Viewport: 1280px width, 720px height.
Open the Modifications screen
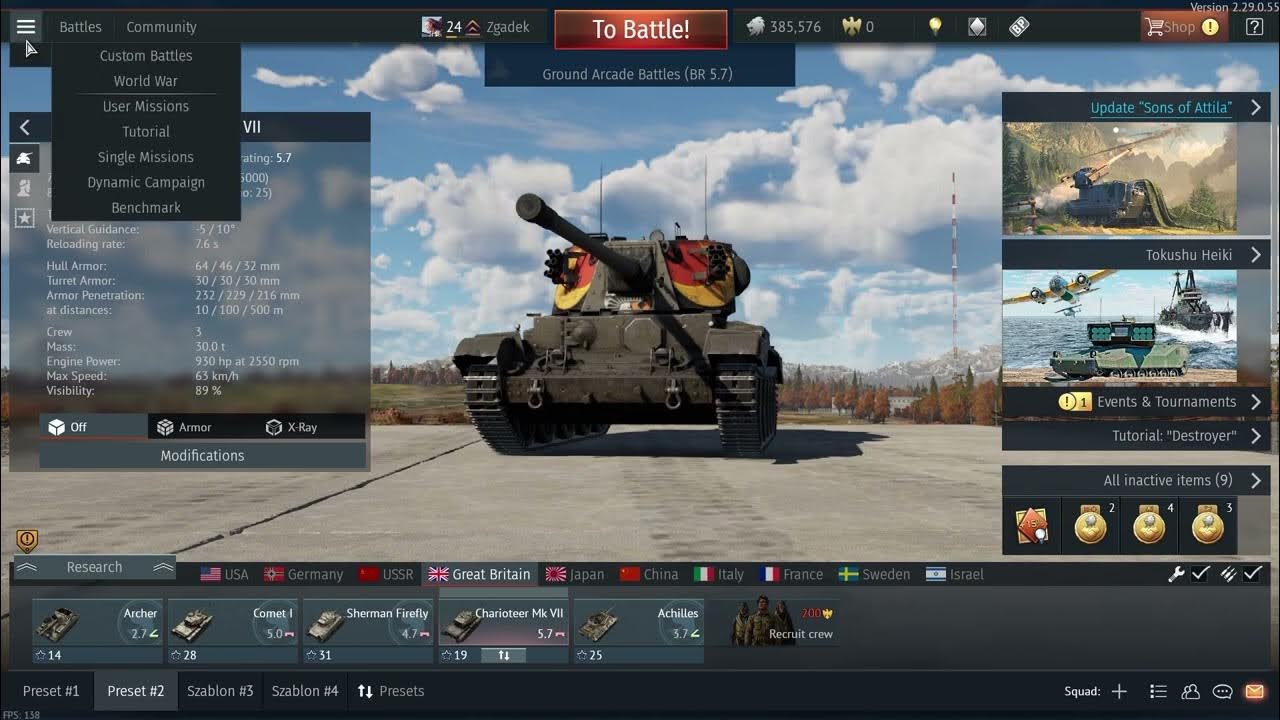click(202, 455)
